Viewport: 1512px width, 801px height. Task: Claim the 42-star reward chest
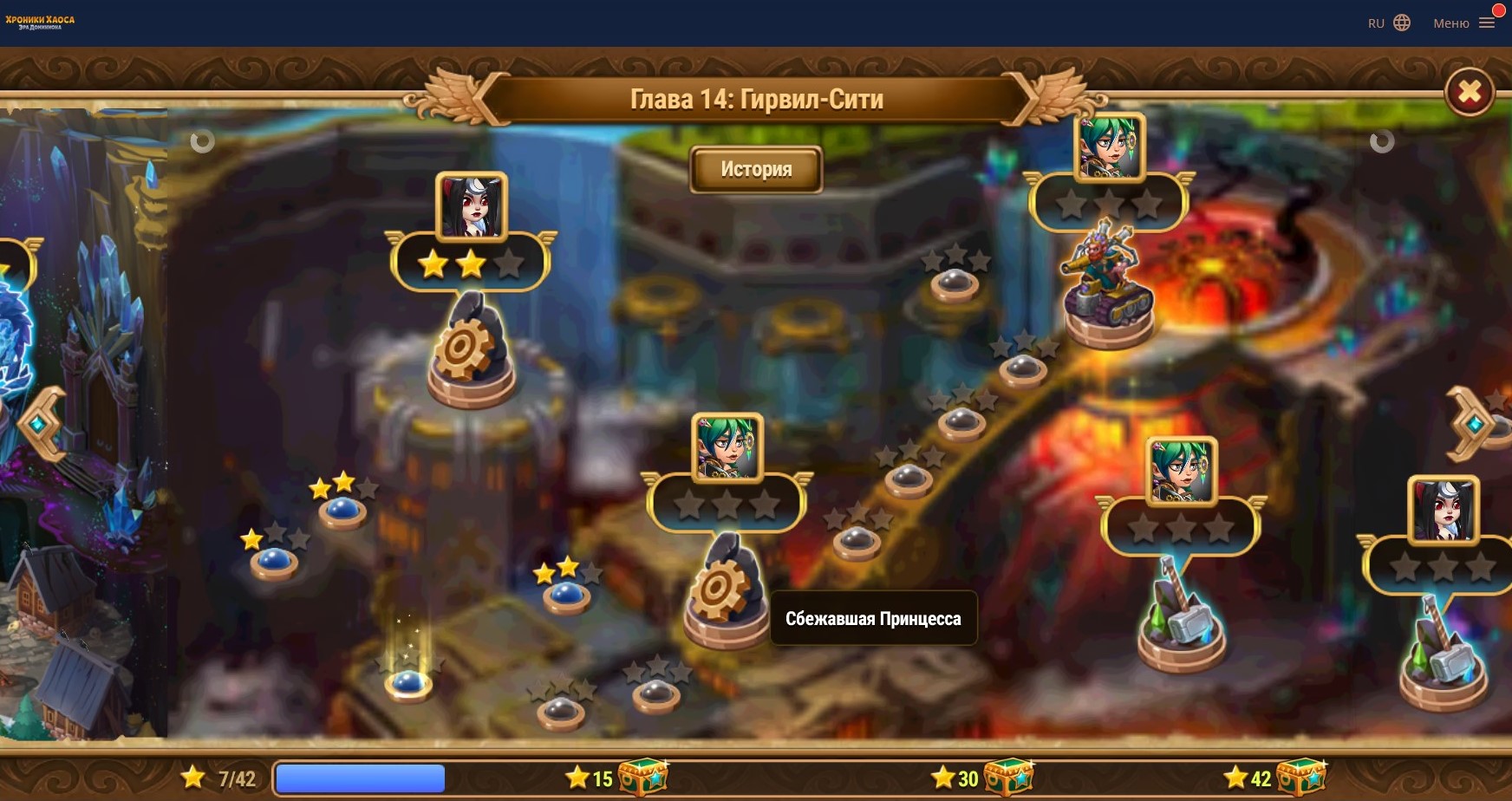click(1300, 777)
